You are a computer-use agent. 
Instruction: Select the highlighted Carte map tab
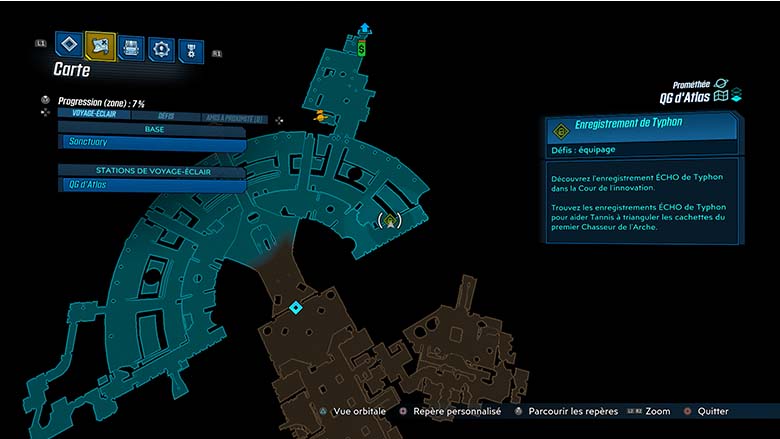(100, 45)
